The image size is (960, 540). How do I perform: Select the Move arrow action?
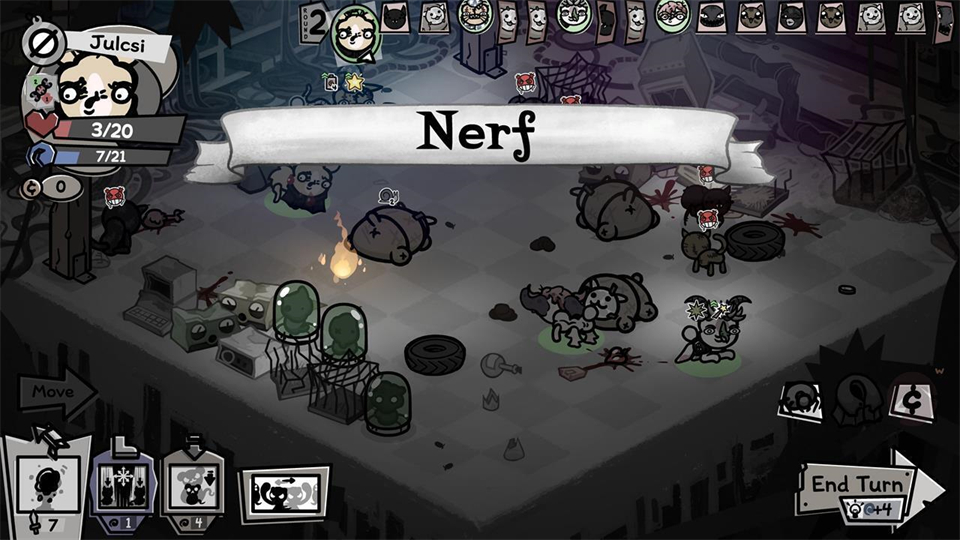[52, 391]
